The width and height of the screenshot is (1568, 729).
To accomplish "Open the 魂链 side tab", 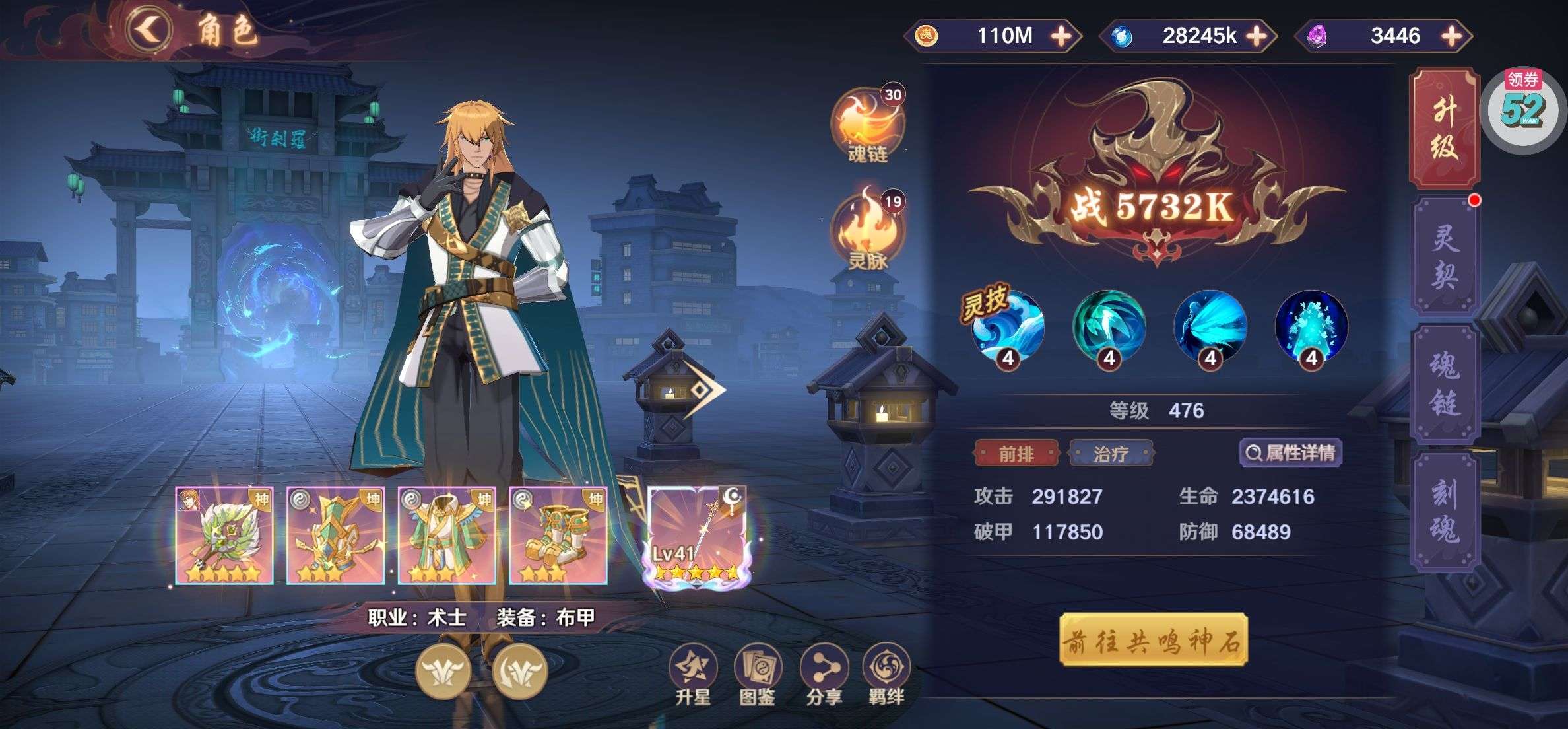I will tap(1444, 384).
